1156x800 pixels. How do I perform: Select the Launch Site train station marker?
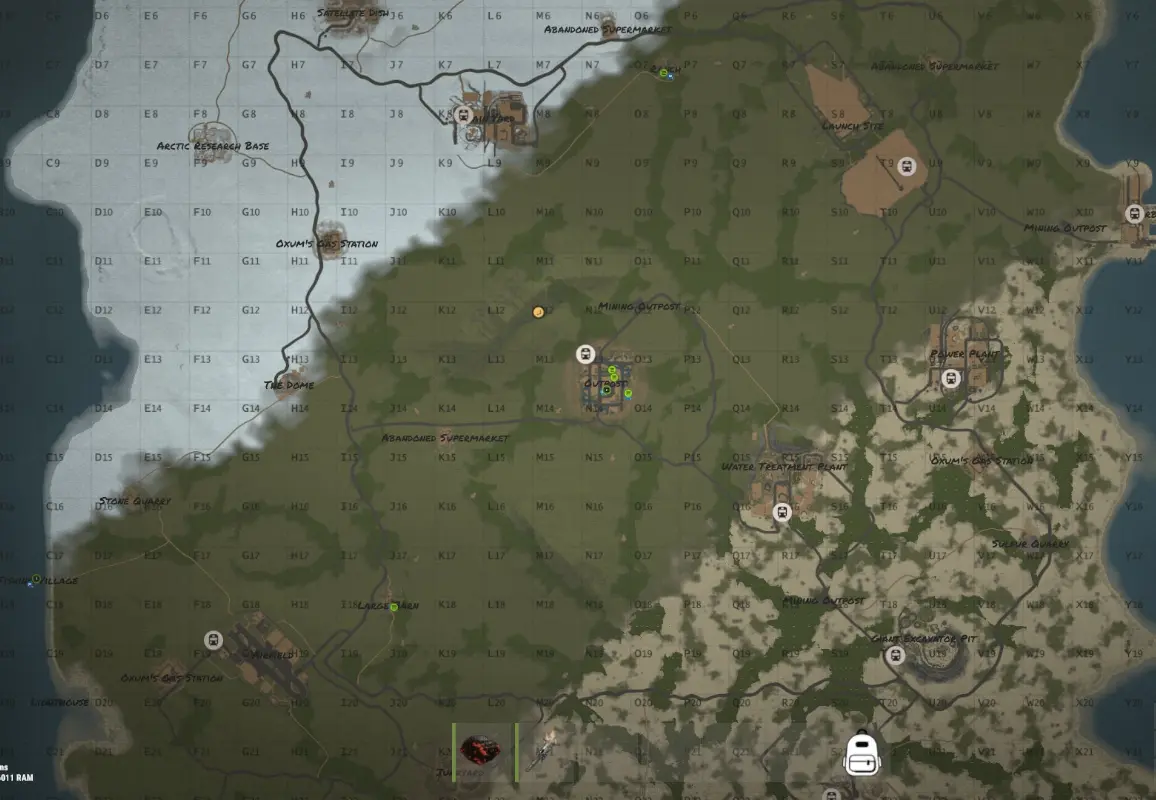pos(907,167)
